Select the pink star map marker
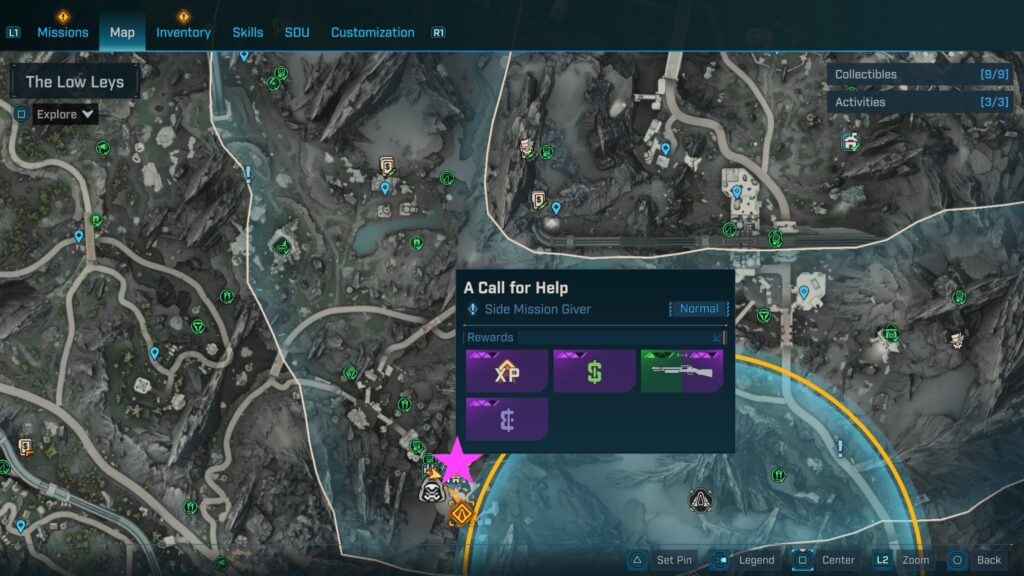 point(456,460)
